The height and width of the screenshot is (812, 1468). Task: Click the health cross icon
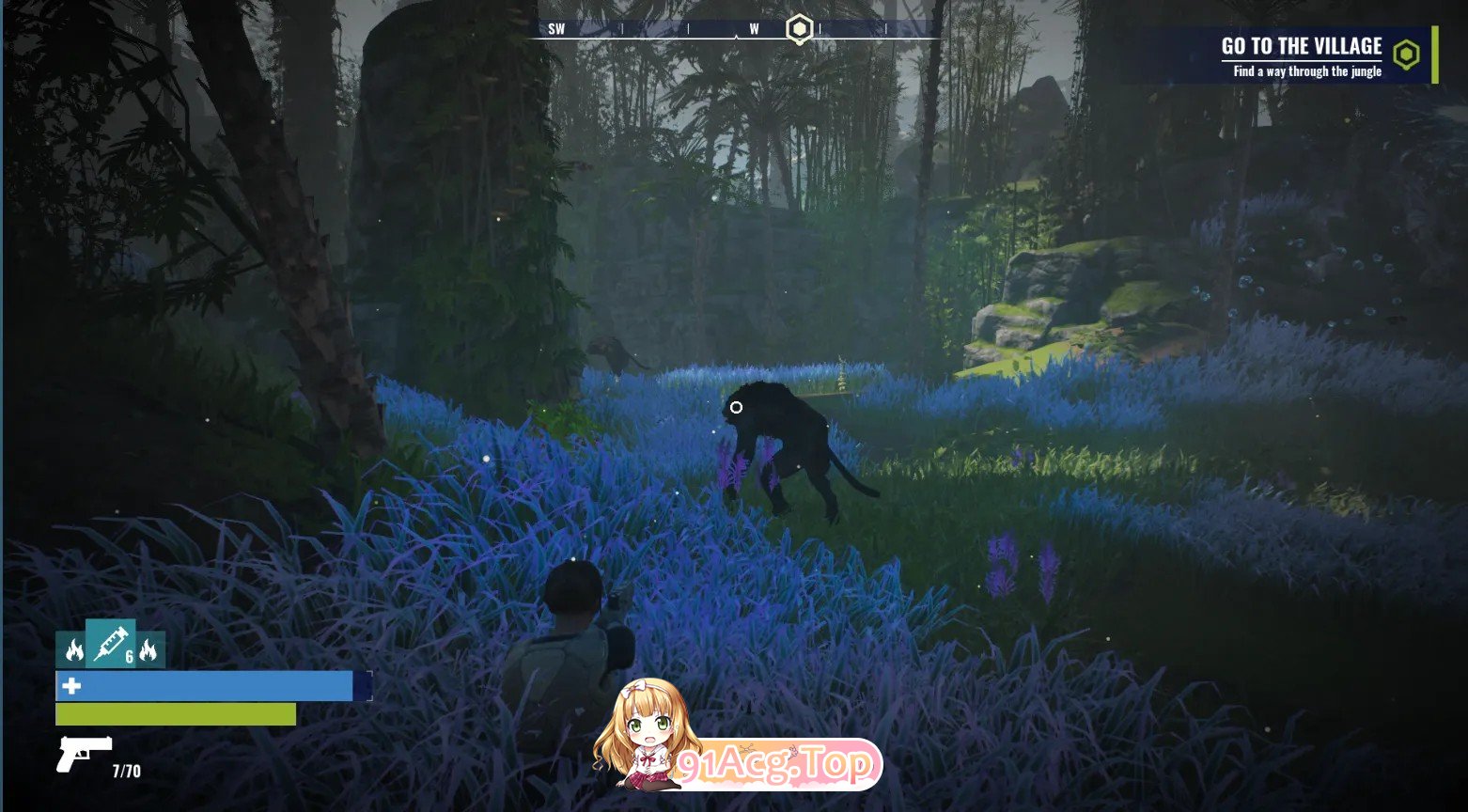[x=73, y=687]
